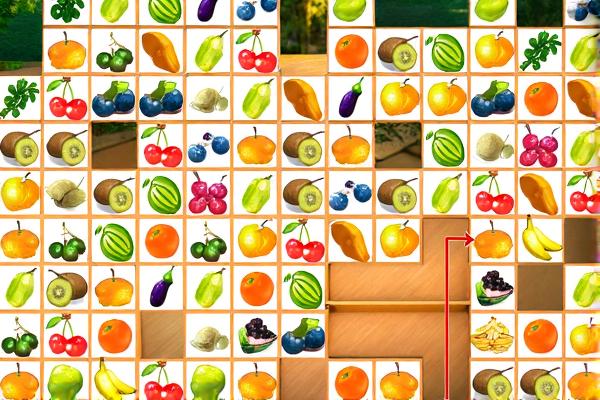Screen dimensions: 600x400
Task: Pick the garlic tile between blueberries and green starfruit
Action: (209, 98)
